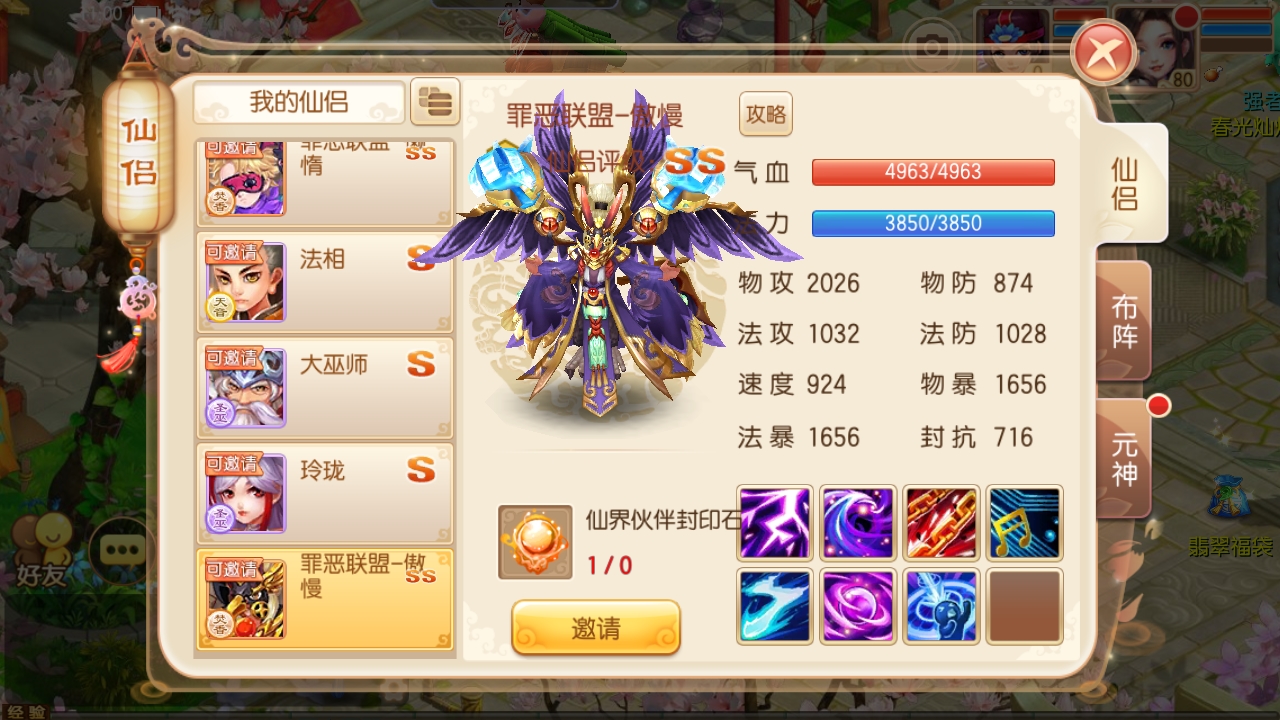Viewport: 1280px width, 720px height.
Task: Open the camera screenshot icon
Action: coord(932,46)
